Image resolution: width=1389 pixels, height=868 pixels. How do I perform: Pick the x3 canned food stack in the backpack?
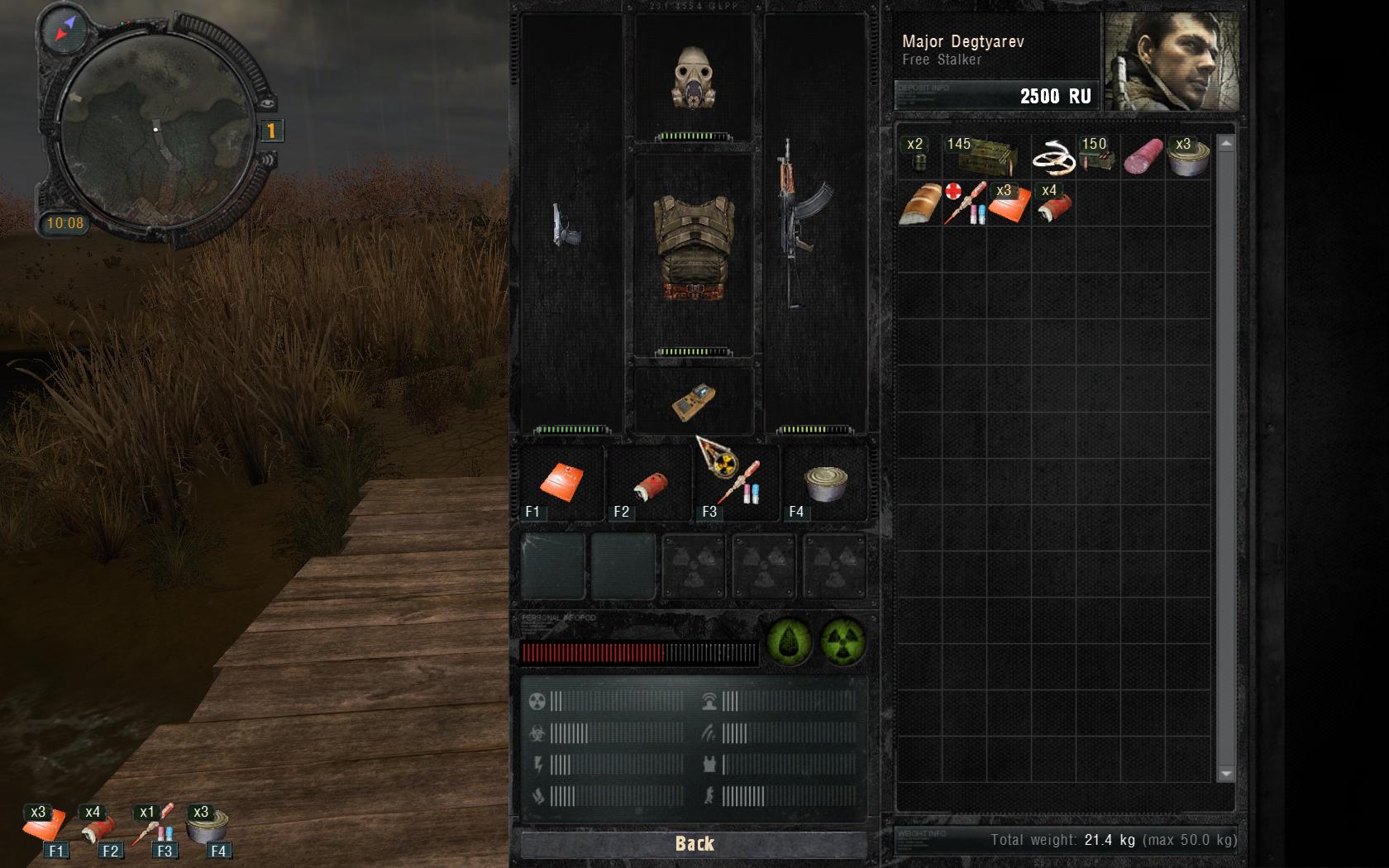click(x=1188, y=155)
